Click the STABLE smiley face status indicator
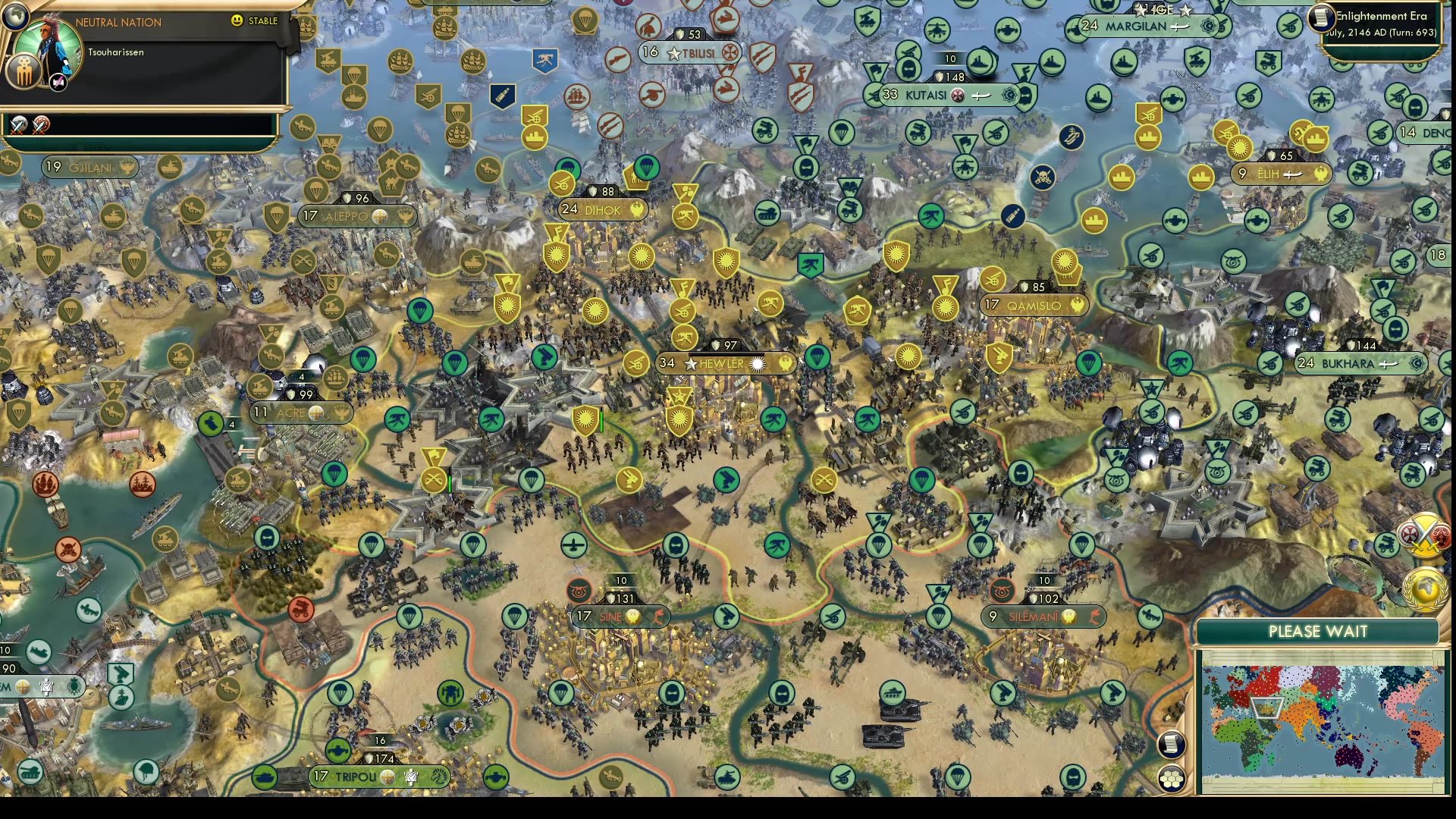The width and height of the screenshot is (1456, 819). tap(237, 21)
